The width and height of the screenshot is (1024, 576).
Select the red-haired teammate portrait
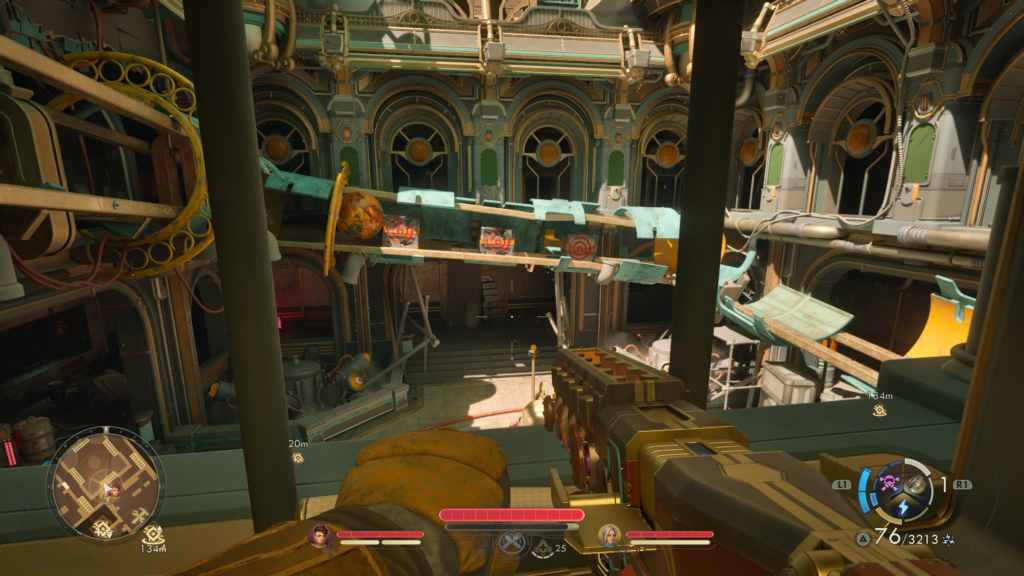[x=320, y=536]
